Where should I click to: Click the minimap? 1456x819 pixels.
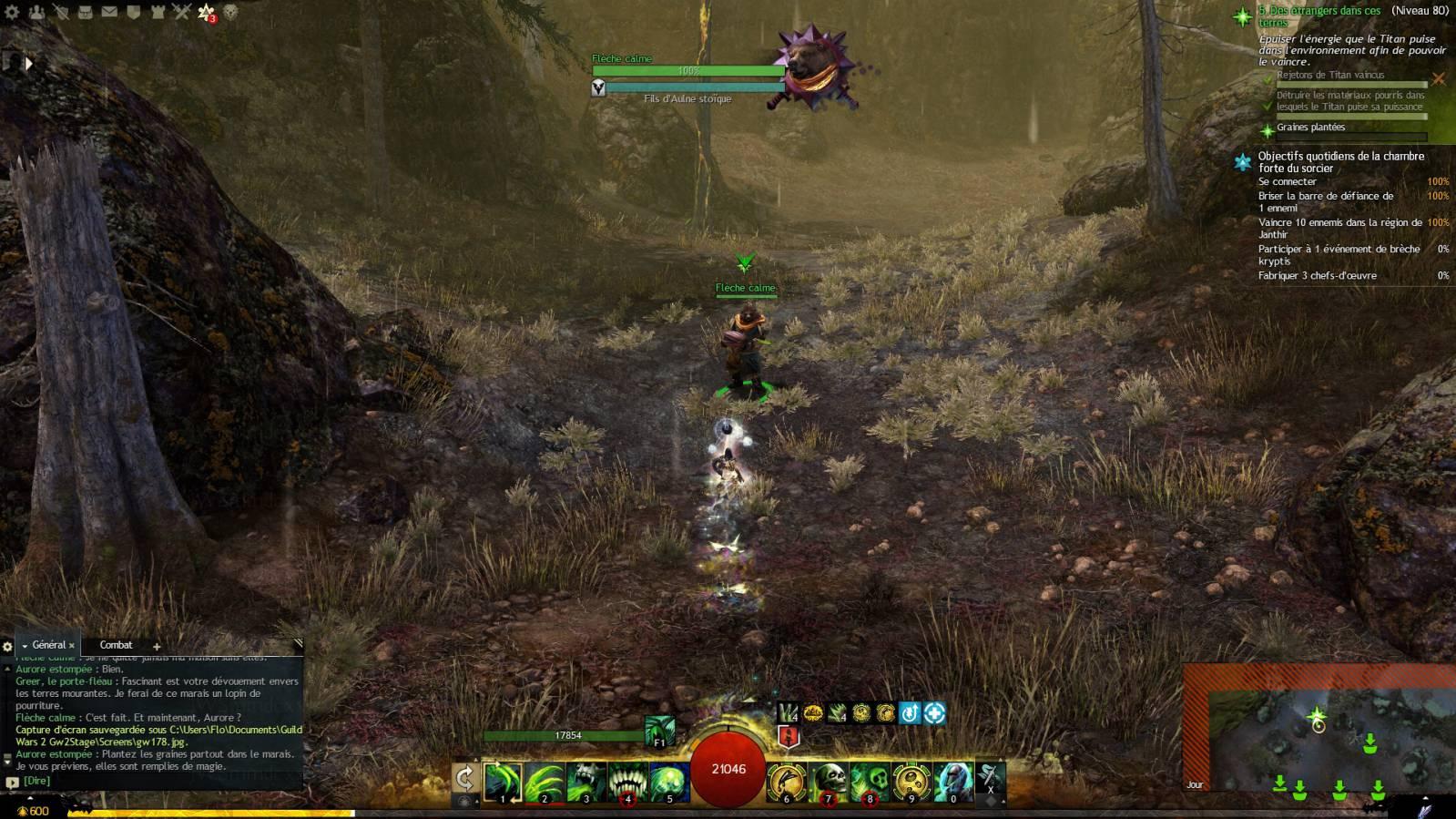pos(1319,736)
